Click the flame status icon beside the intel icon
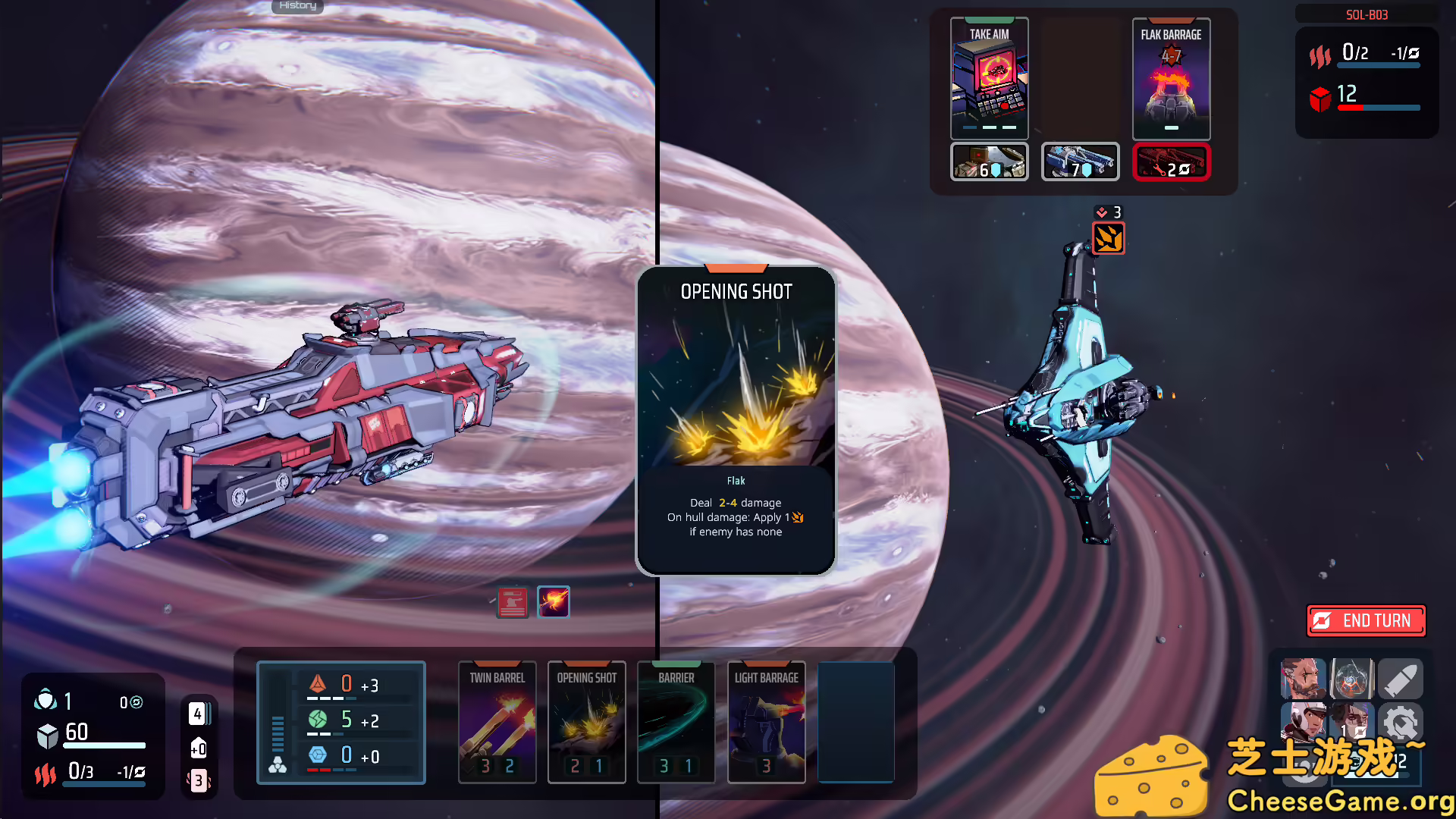This screenshot has height=819, width=1456. pyautogui.click(x=554, y=601)
